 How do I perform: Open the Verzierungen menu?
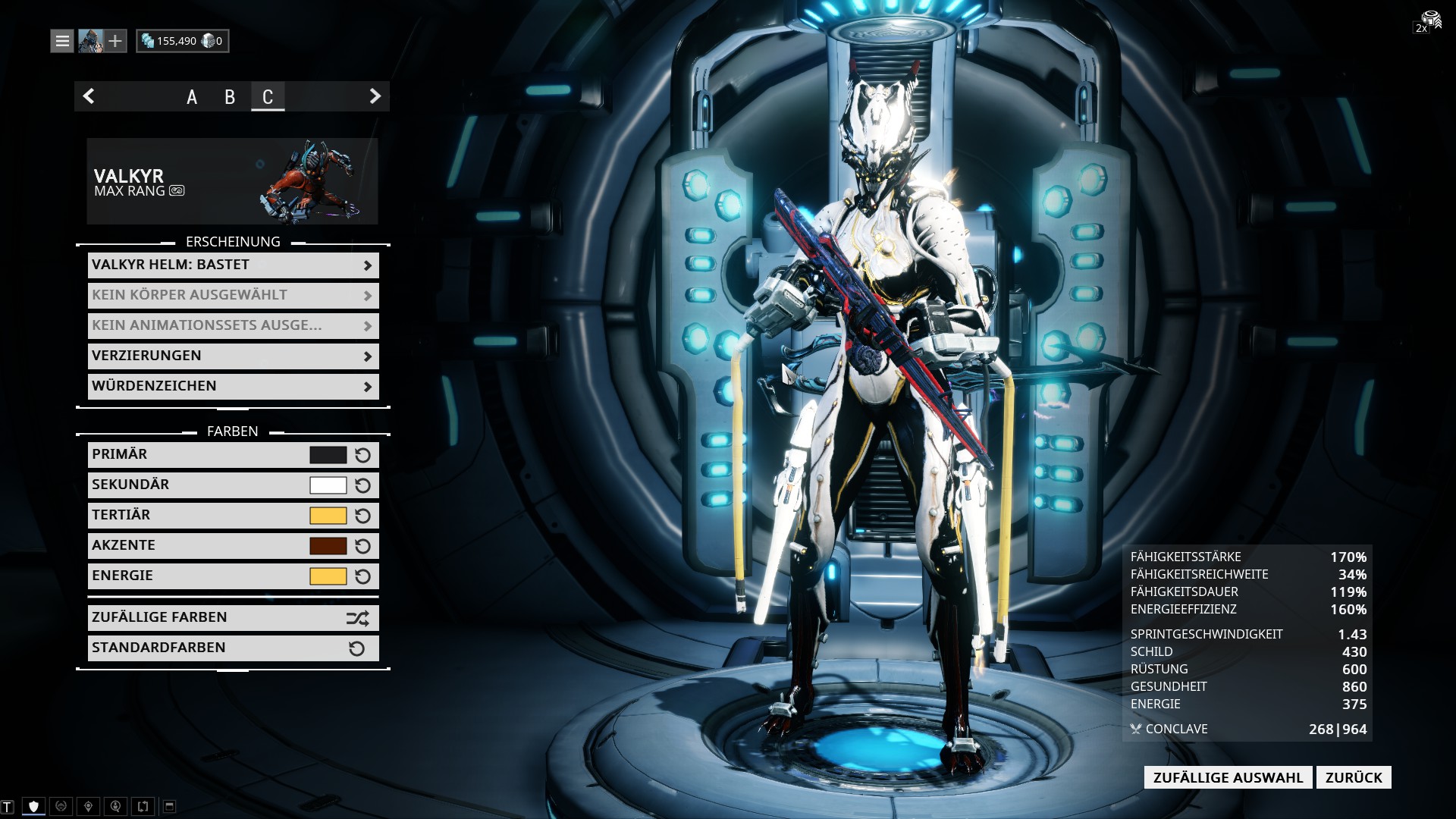[x=233, y=356]
